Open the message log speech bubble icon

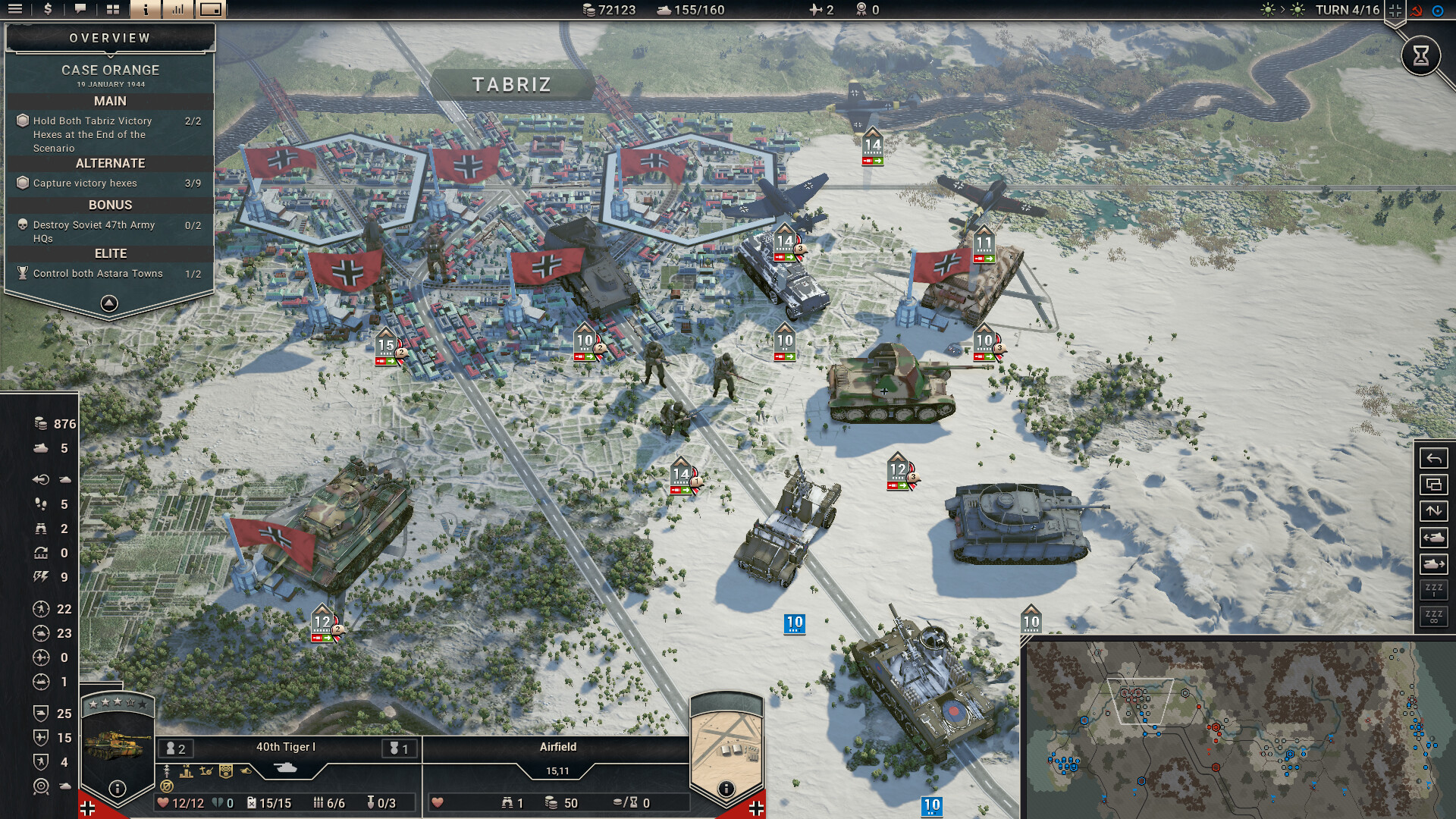tap(80, 10)
